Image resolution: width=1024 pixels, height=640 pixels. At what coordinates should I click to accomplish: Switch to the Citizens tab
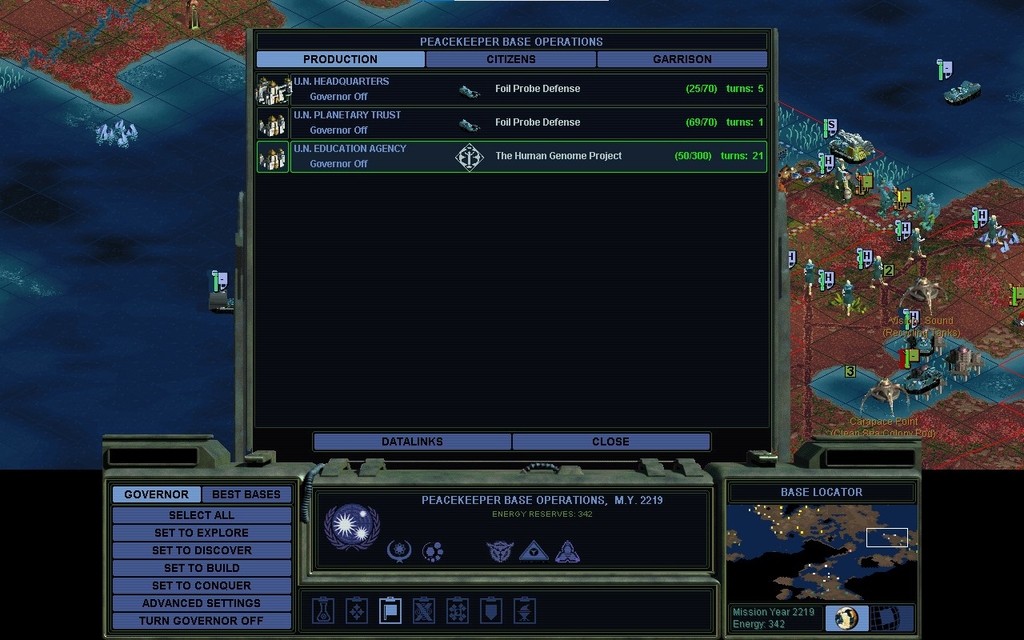(511, 59)
